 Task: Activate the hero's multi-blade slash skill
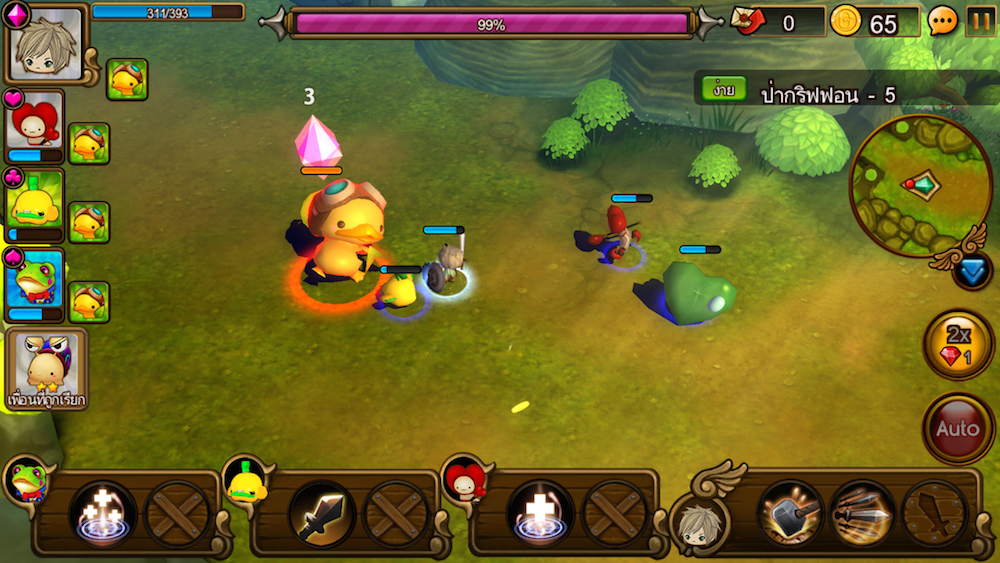tap(861, 514)
